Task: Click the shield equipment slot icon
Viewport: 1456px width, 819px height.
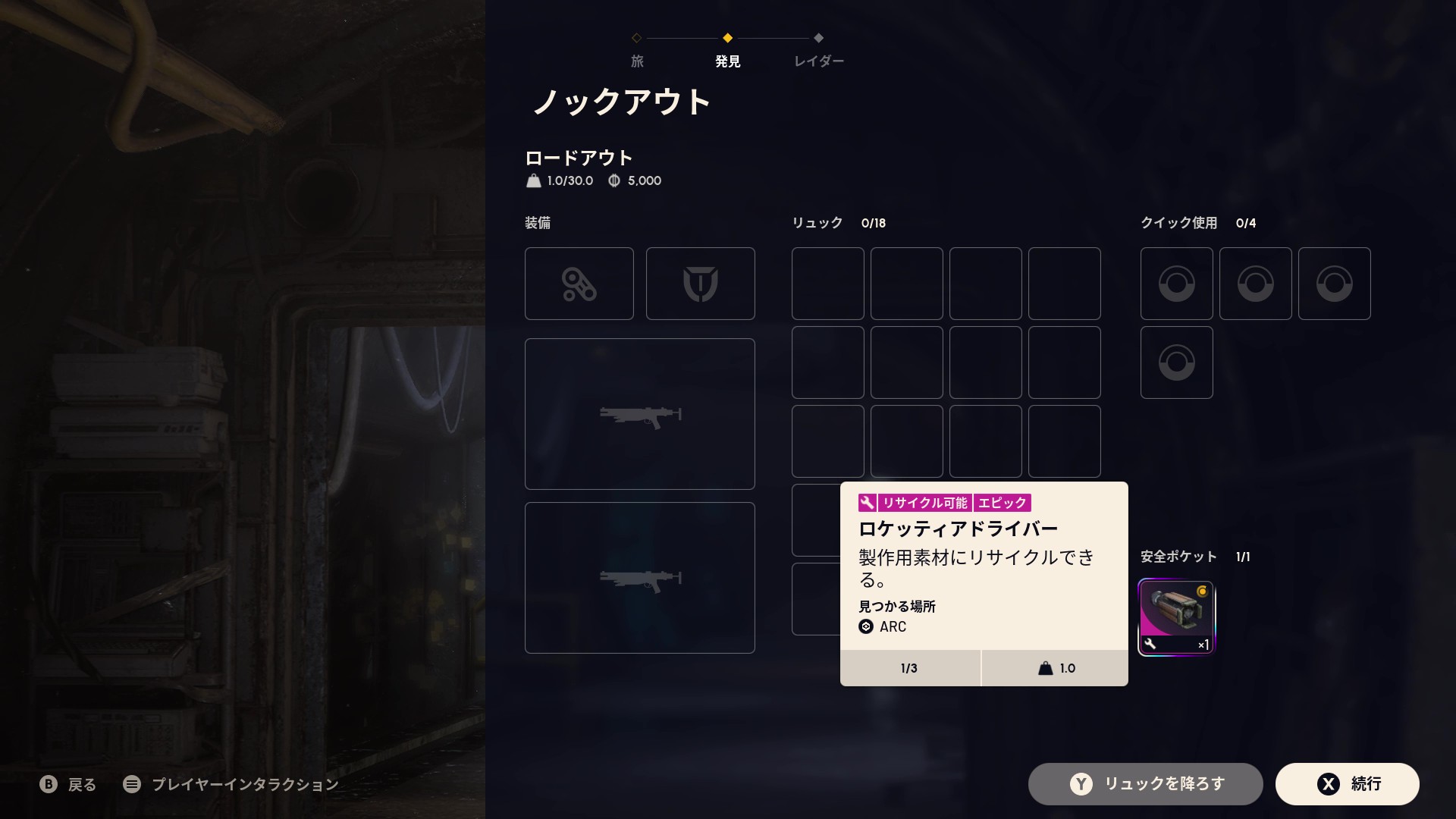Action: [x=700, y=283]
